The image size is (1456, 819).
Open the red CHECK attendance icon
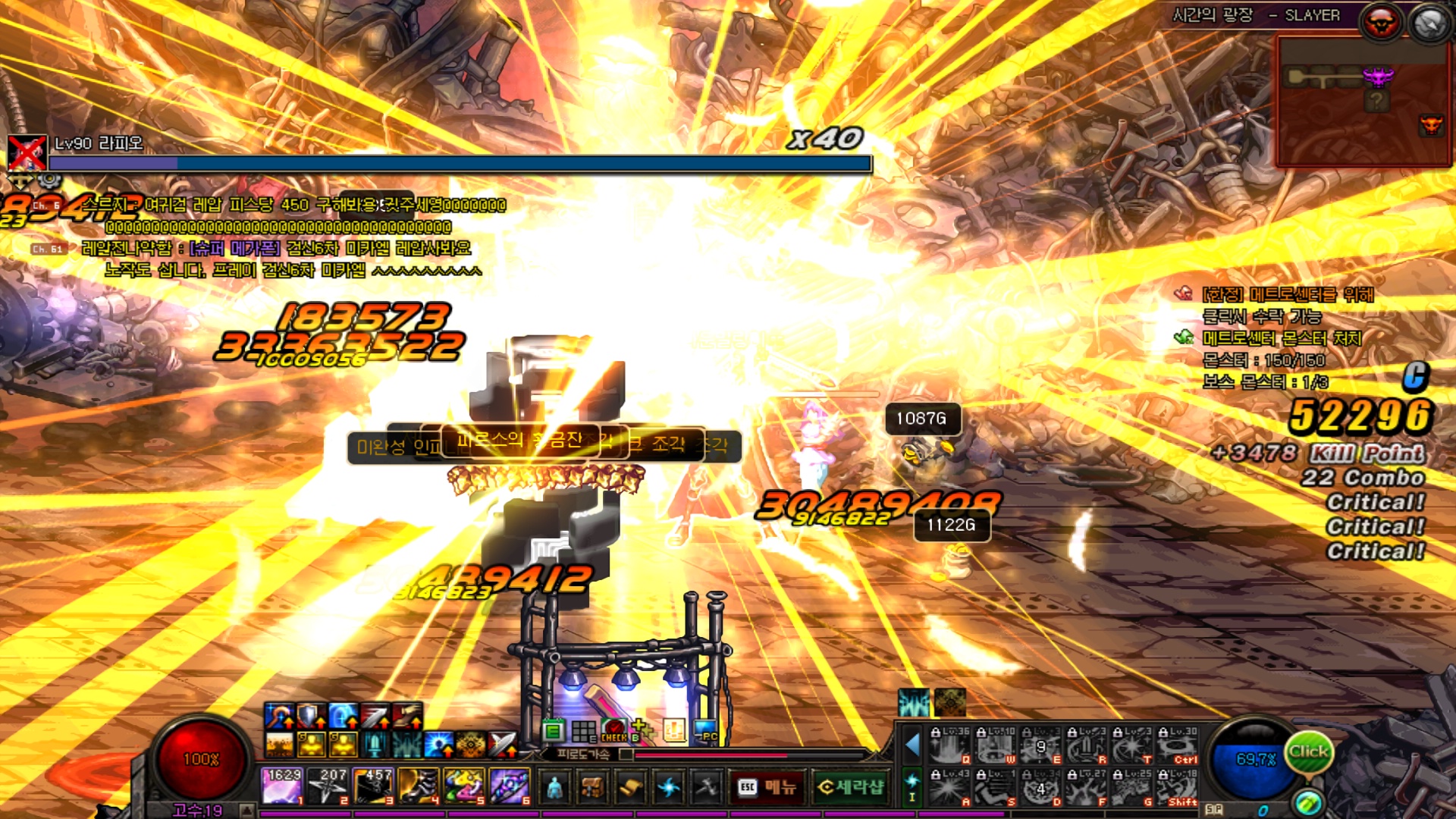point(613,731)
